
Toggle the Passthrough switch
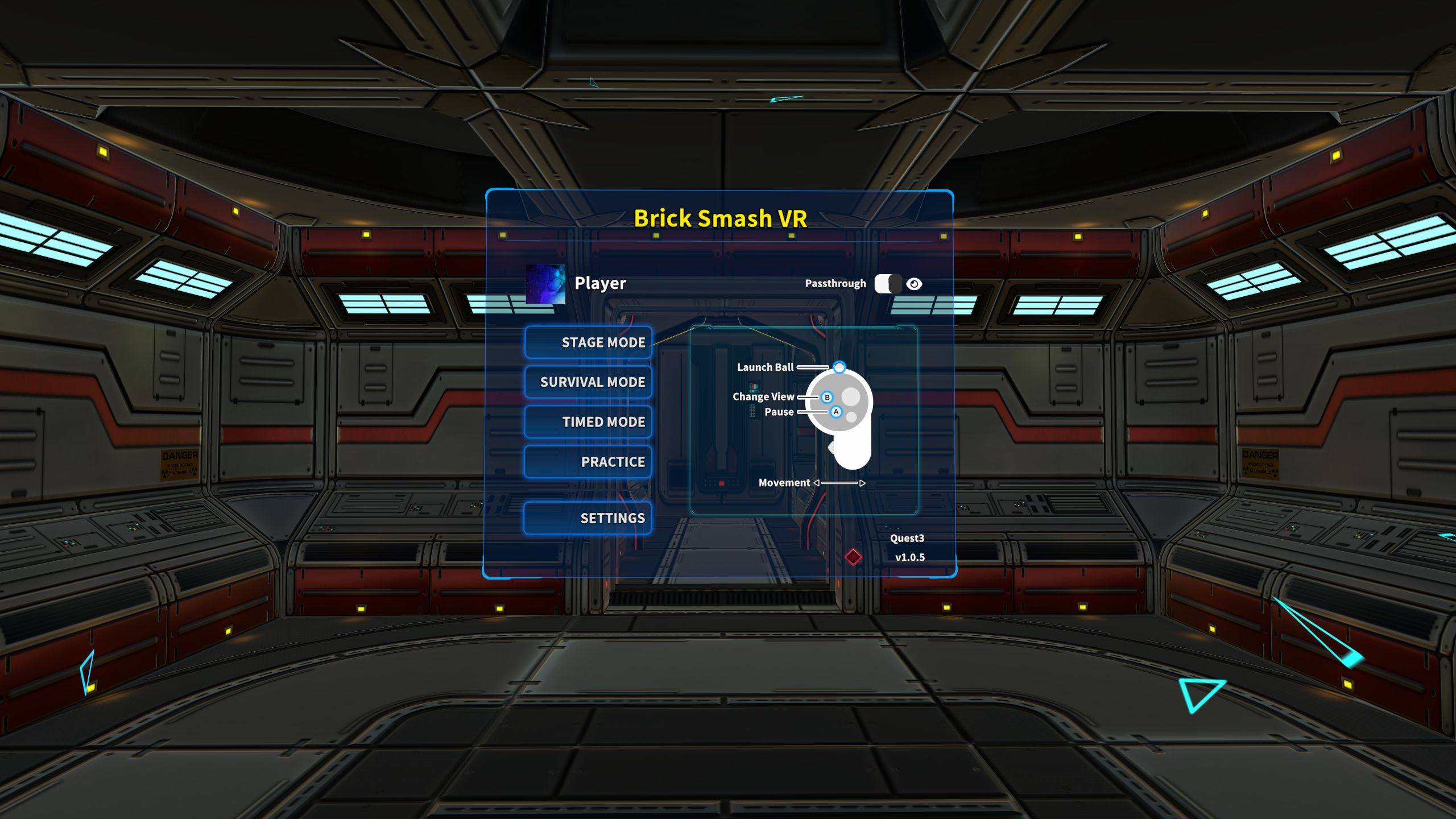(888, 284)
